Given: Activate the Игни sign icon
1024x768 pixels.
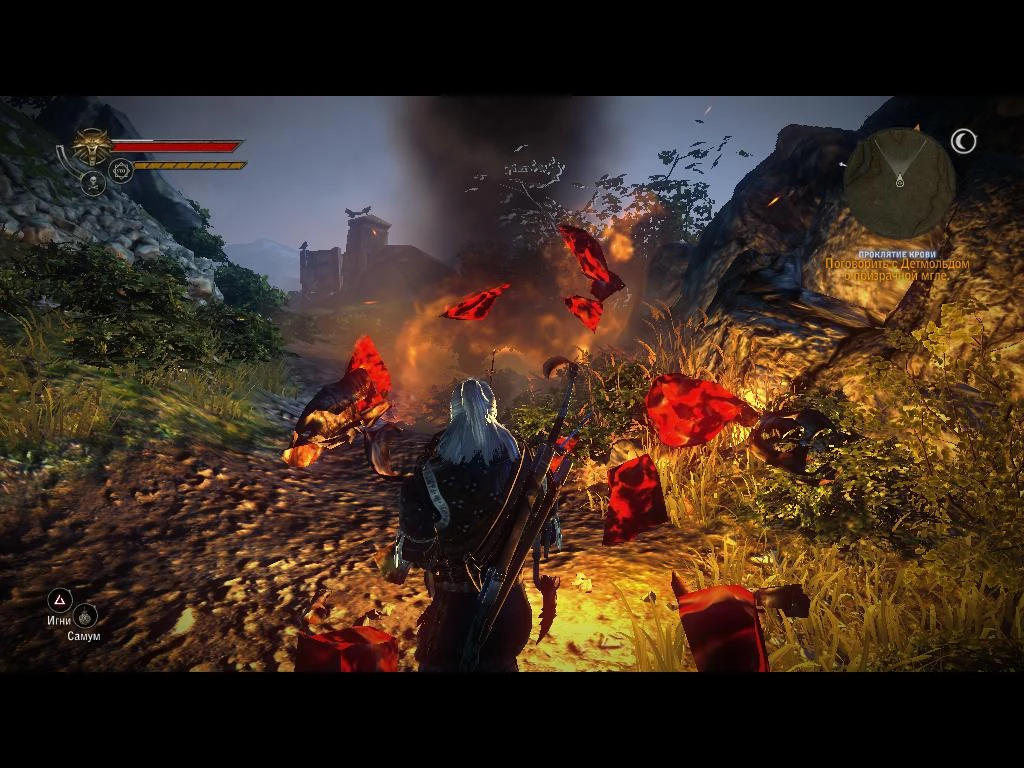Looking at the screenshot, I should (60, 600).
